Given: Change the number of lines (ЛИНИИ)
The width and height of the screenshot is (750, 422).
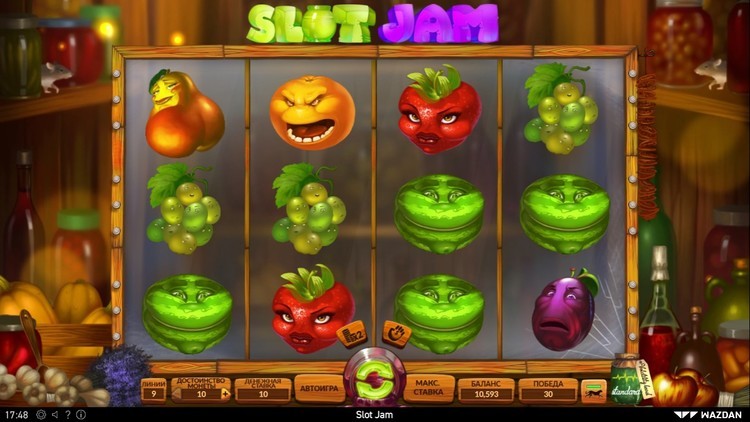Looking at the screenshot, I should tap(153, 389).
